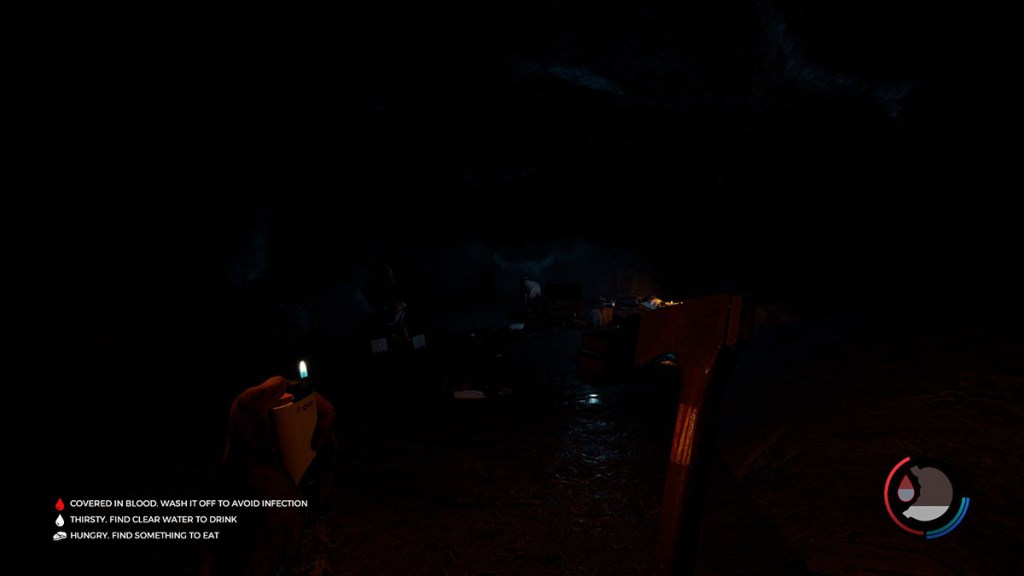Select the white water drop thirsty icon
1024x576 pixels.
point(59,520)
